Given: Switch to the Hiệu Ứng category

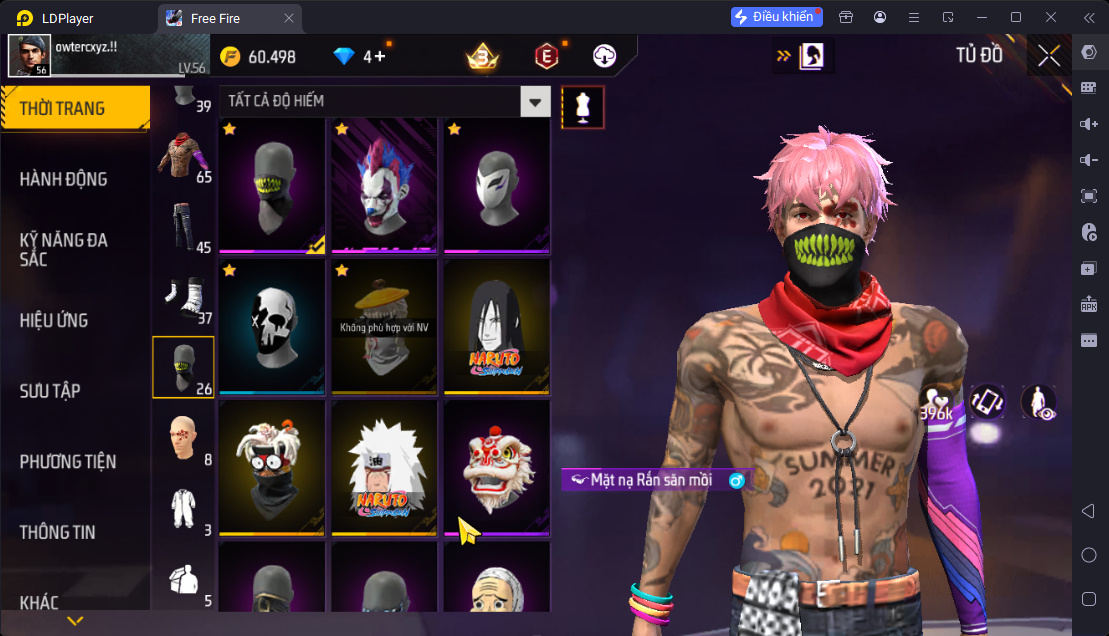Looking at the screenshot, I should click(x=54, y=320).
